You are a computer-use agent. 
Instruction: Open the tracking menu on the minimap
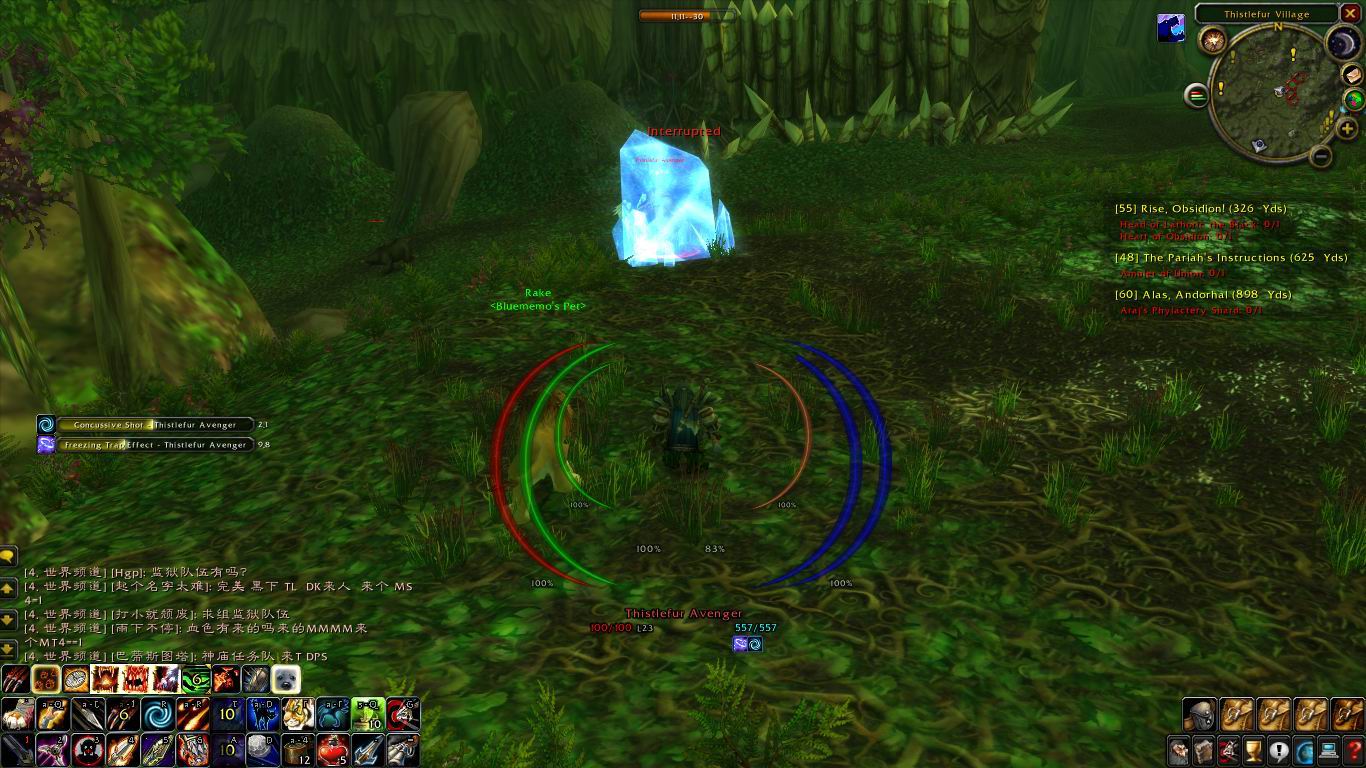pyautogui.click(x=1352, y=98)
